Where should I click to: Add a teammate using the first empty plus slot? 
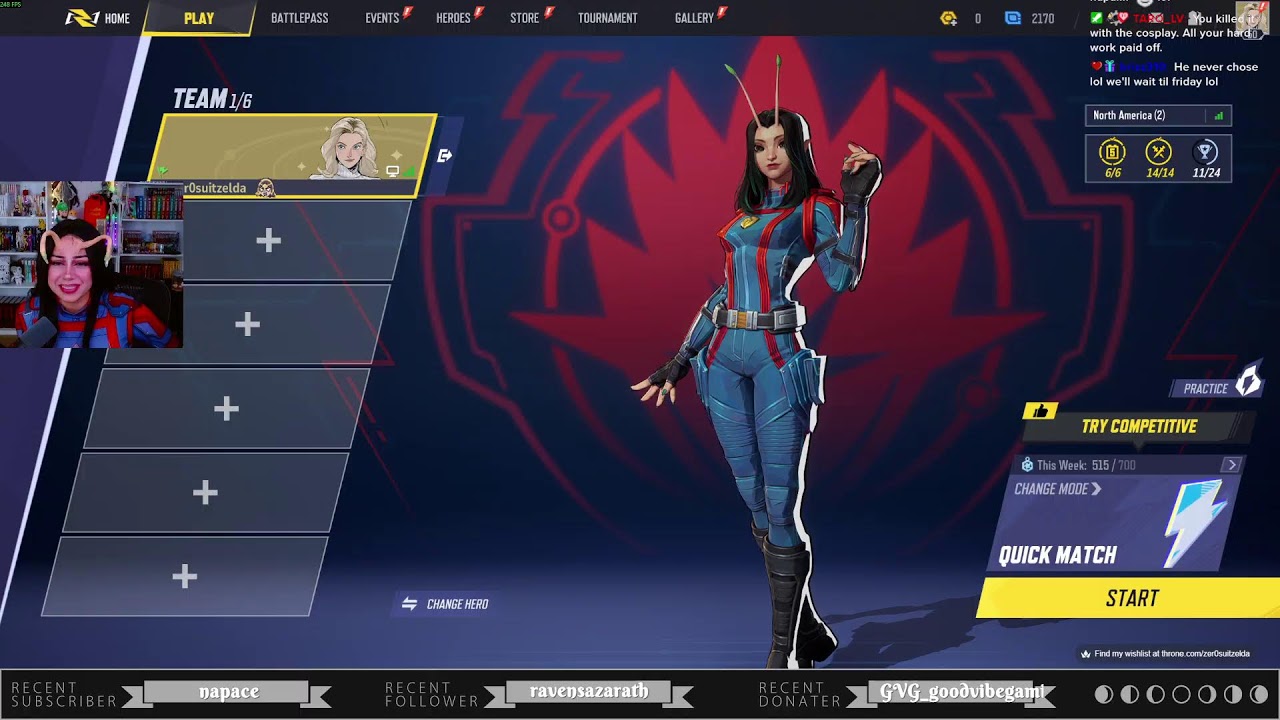click(267, 241)
